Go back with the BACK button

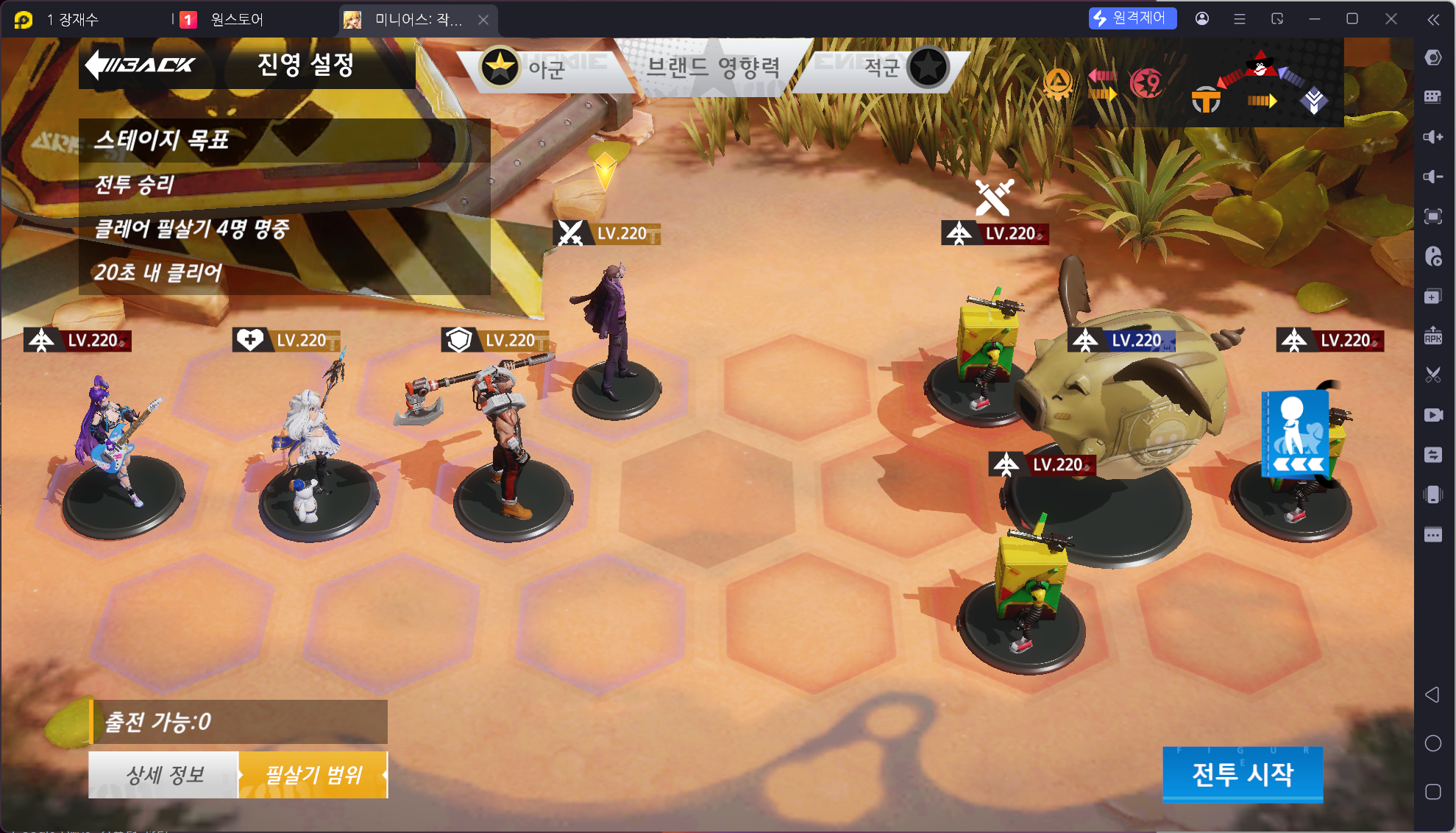pyautogui.click(x=141, y=65)
